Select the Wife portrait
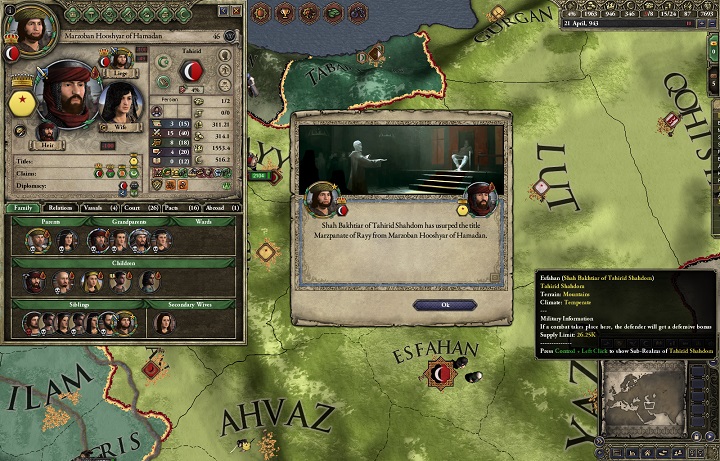 click(x=121, y=100)
